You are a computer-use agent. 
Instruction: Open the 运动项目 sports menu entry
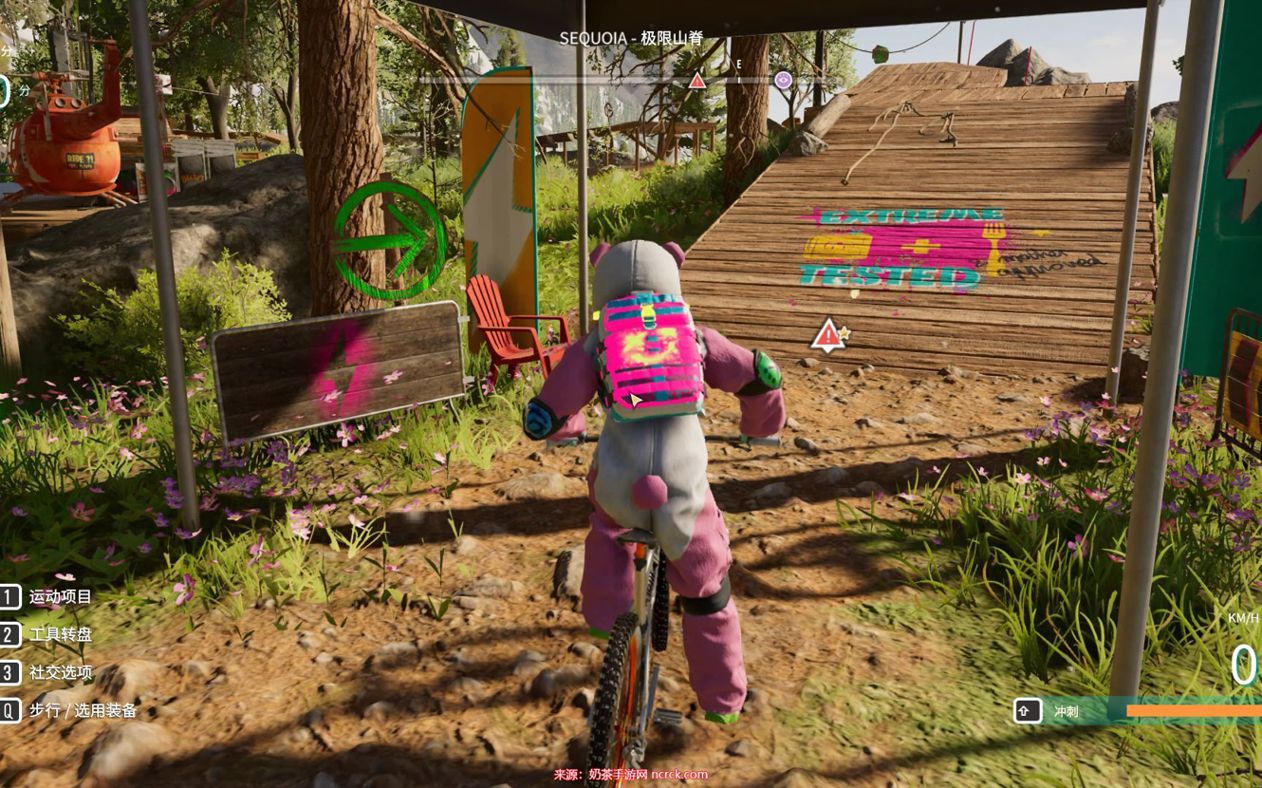pyautogui.click(x=60, y=597)
